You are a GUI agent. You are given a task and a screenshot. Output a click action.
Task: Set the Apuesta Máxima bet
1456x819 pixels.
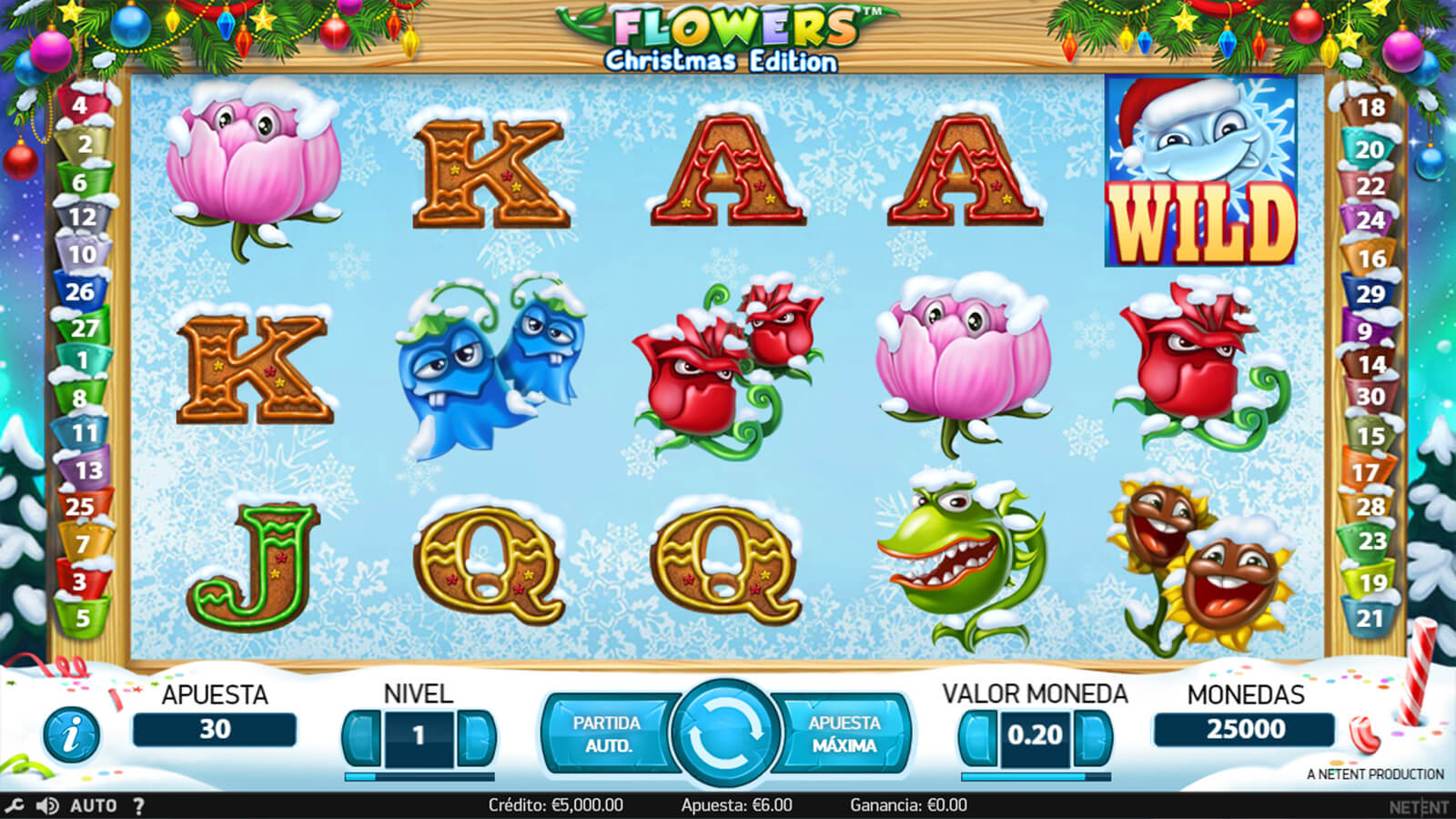(x=844, y=733)
